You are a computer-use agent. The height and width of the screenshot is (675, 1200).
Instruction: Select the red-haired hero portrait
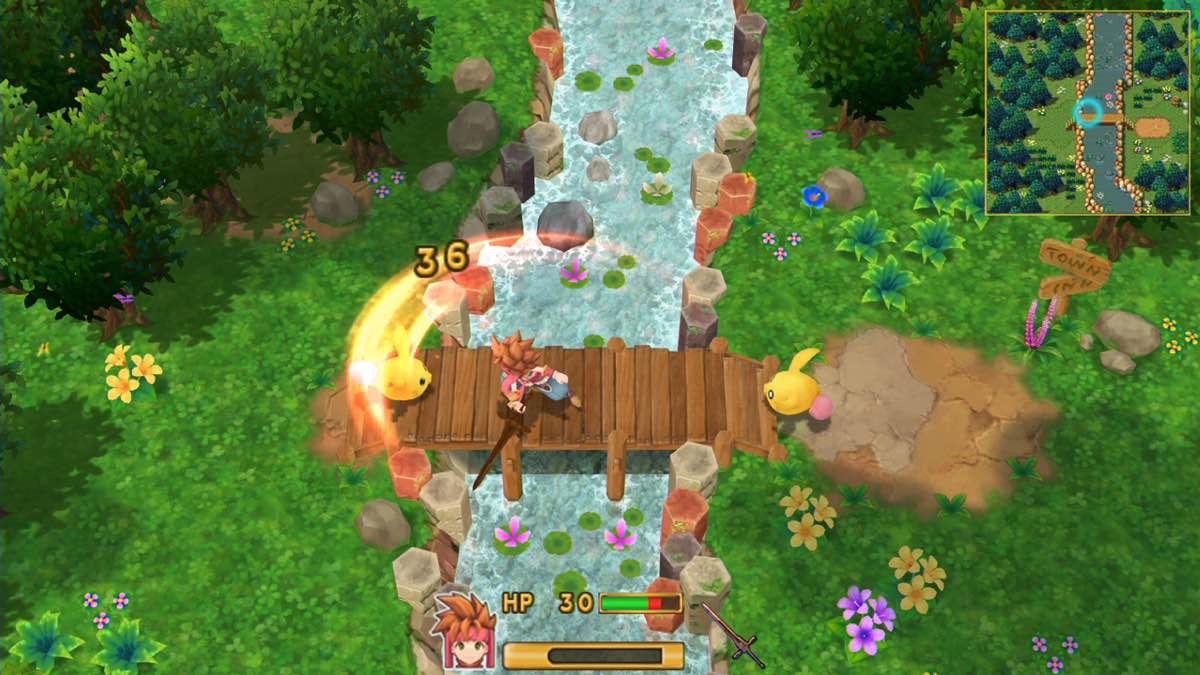click(465, 630)
